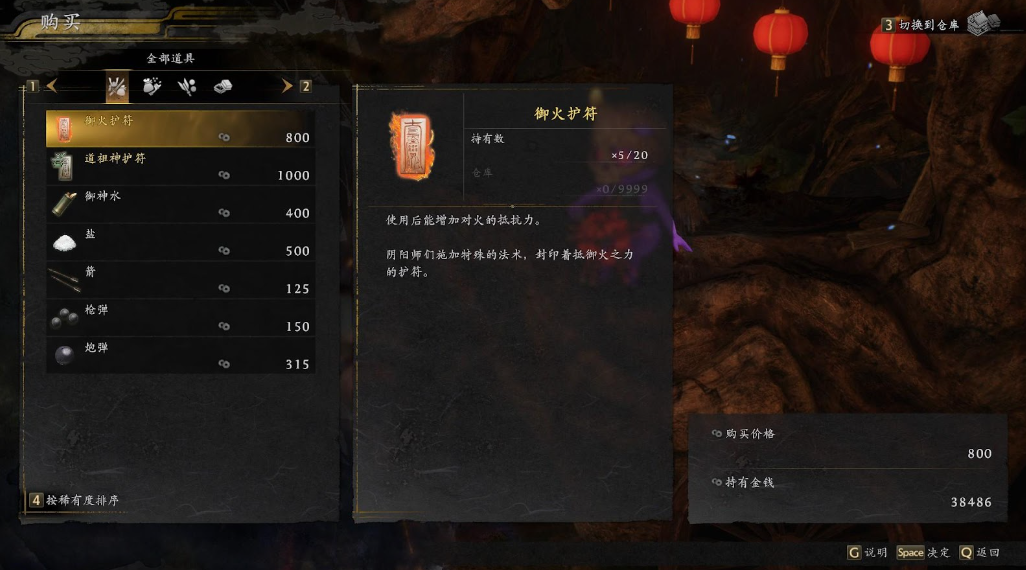Pick the 盐 (salt) item row
The width and height of the screenshot is (1026, 570).
(x=180, y=243)
